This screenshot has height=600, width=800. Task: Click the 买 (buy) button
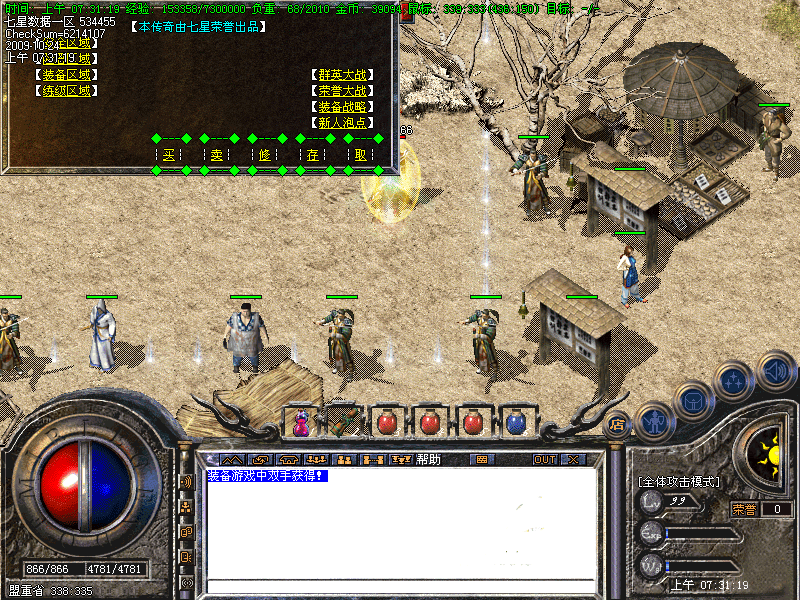[x=169, y=155]
